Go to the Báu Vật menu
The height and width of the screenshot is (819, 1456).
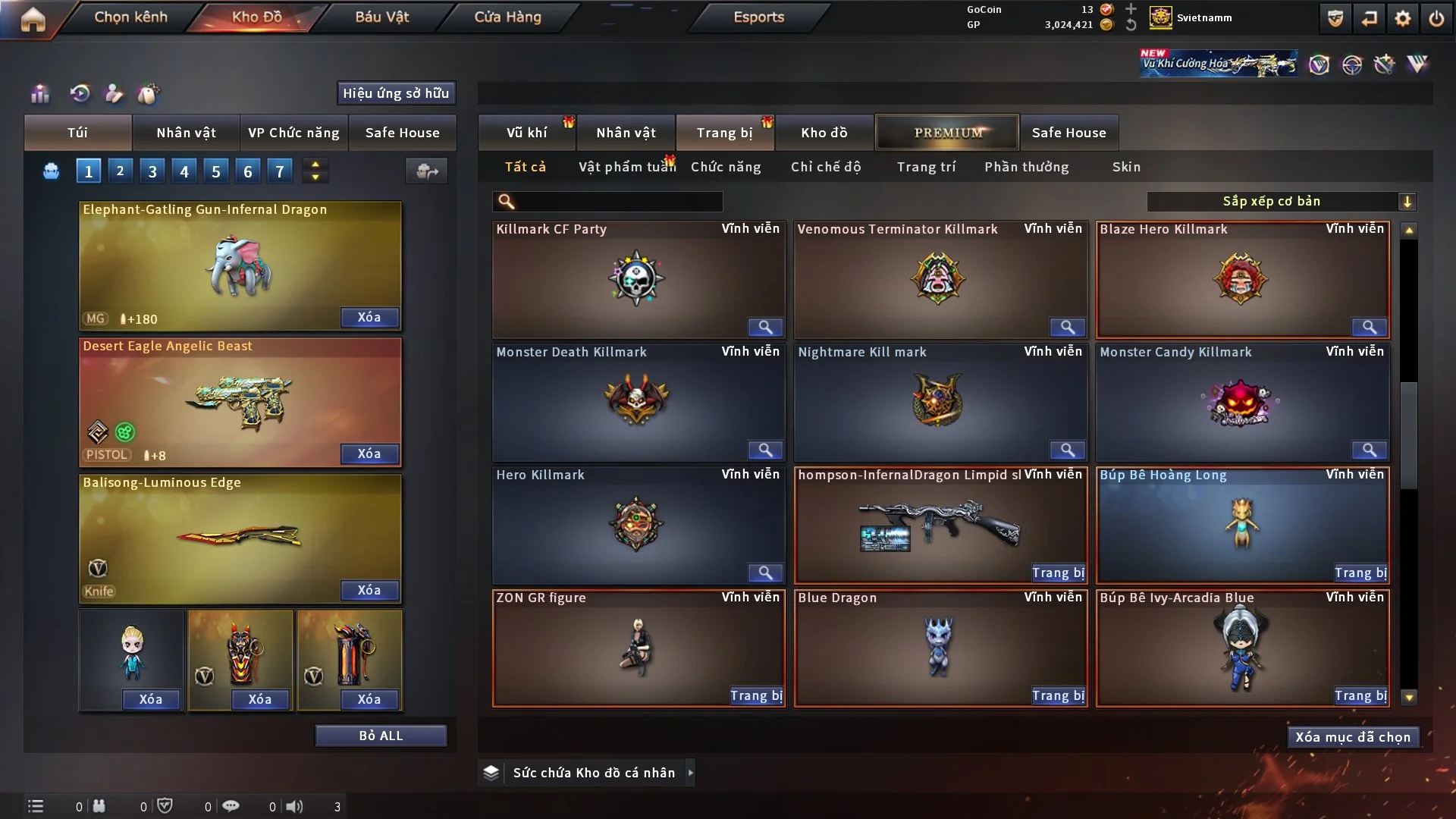[381, 17]
